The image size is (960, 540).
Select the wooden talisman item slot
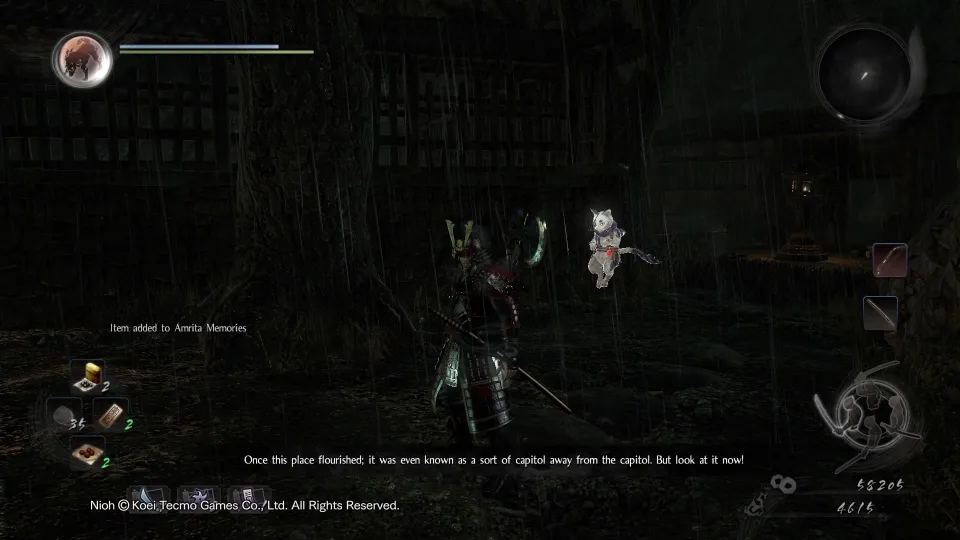[111, 414]
